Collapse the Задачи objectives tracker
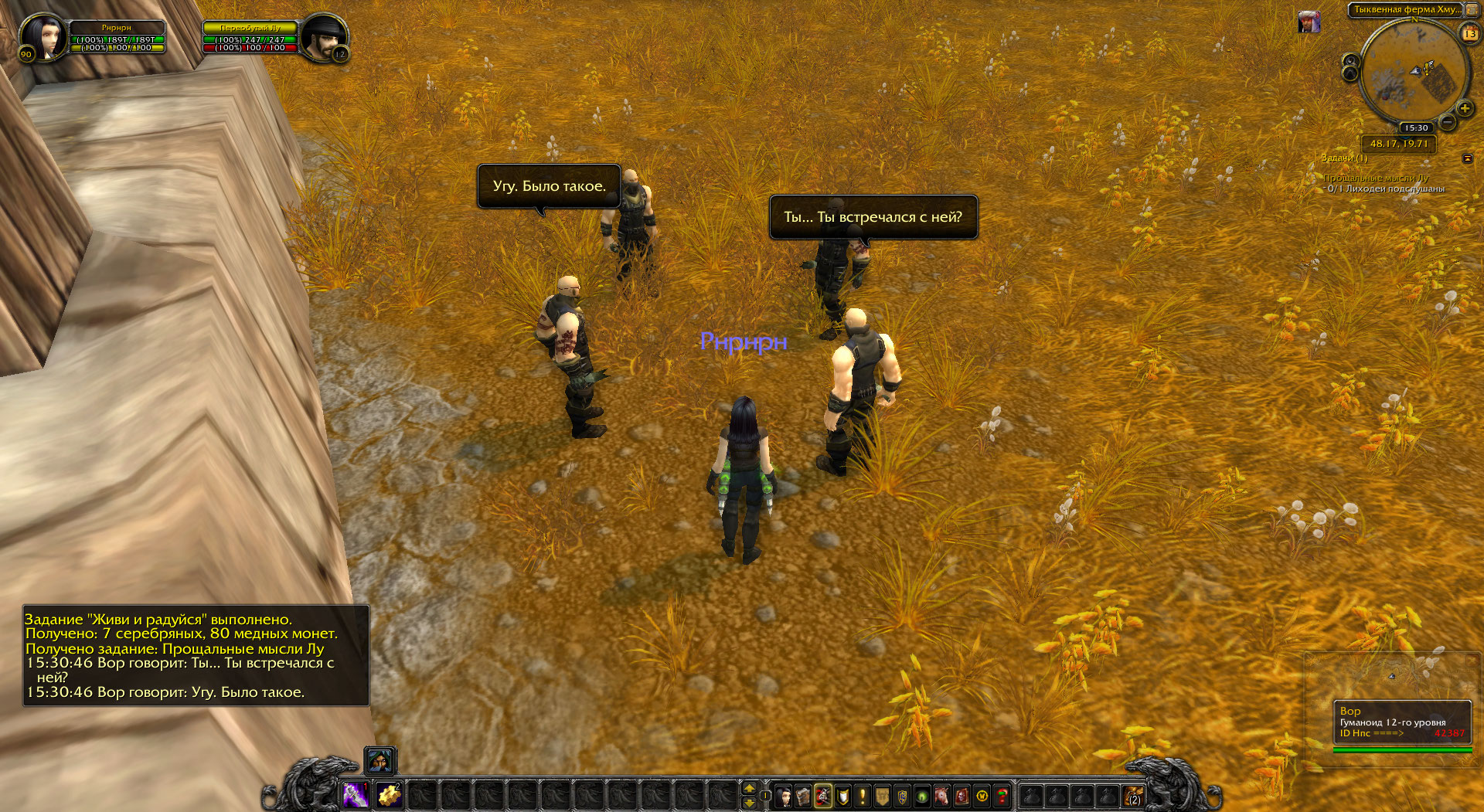The width and height of the screenshot is (1484, 812). click(x=1467, y=158)
